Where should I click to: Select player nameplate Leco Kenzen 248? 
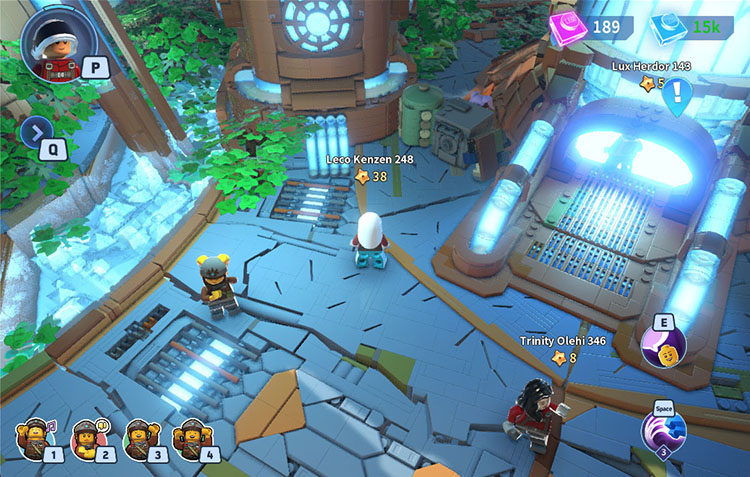(x=370, y=158)
